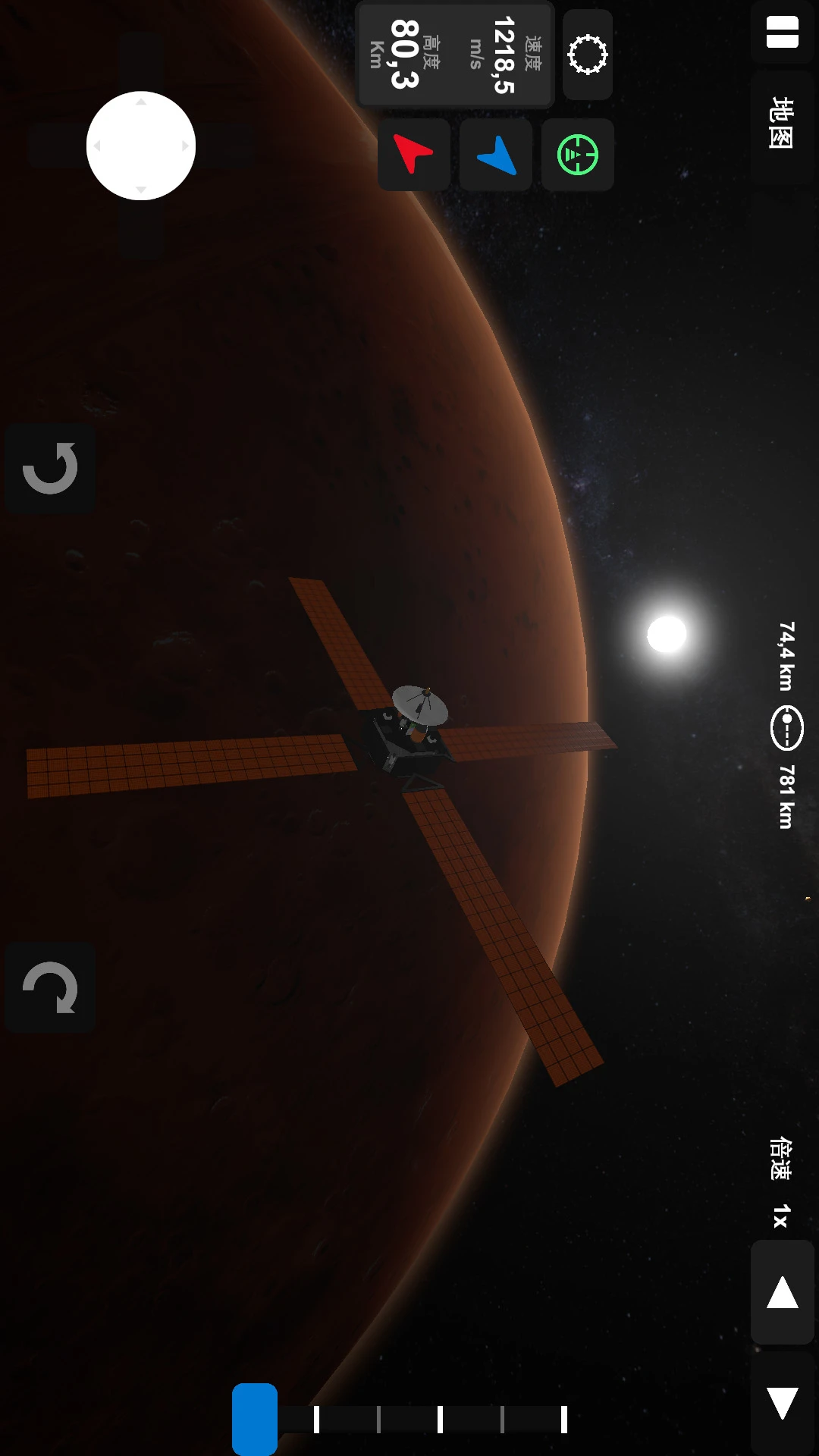Tap the white directional joystick
Viewport: 819px width, 1456px height.
click(x=141, y=146)
